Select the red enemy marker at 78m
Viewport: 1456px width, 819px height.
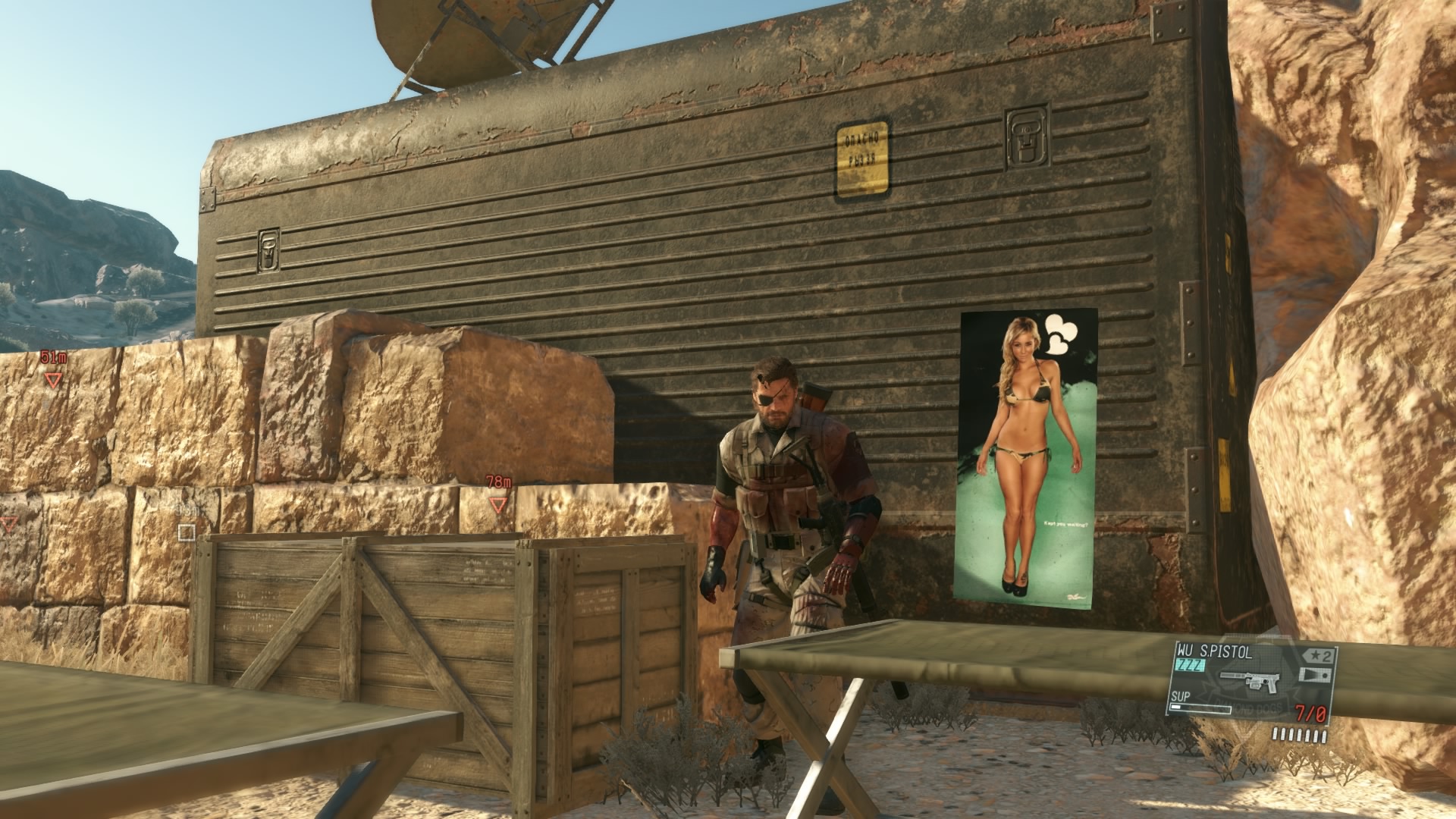pos(497,504)
